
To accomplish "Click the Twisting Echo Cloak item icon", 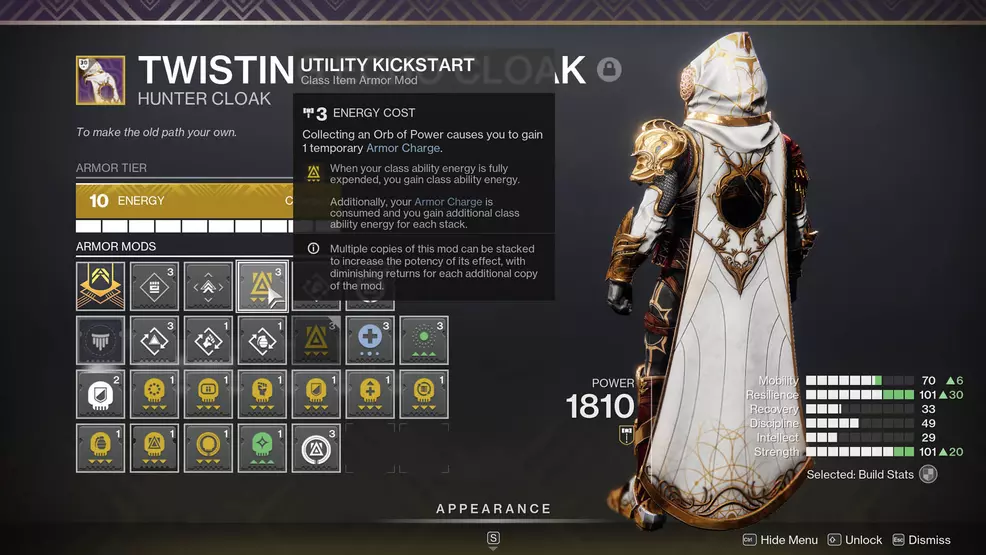I will [101, 80].
